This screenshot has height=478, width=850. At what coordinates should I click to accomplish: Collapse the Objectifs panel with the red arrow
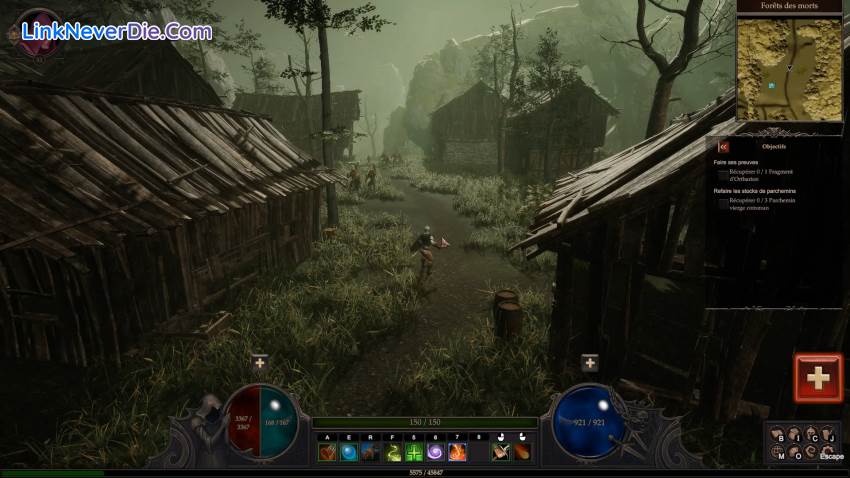pyautogui.click(x=723, y=146)
